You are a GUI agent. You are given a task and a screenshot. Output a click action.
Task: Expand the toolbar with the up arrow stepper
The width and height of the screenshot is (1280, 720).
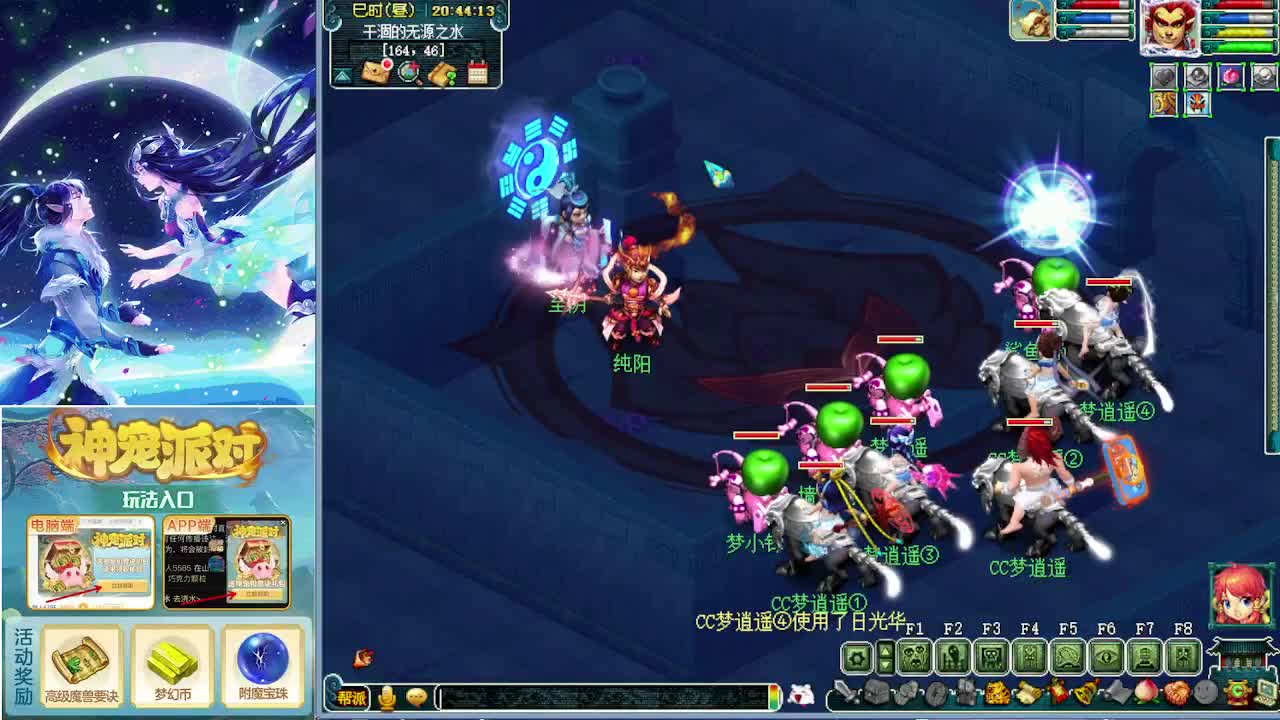[884, 651]
